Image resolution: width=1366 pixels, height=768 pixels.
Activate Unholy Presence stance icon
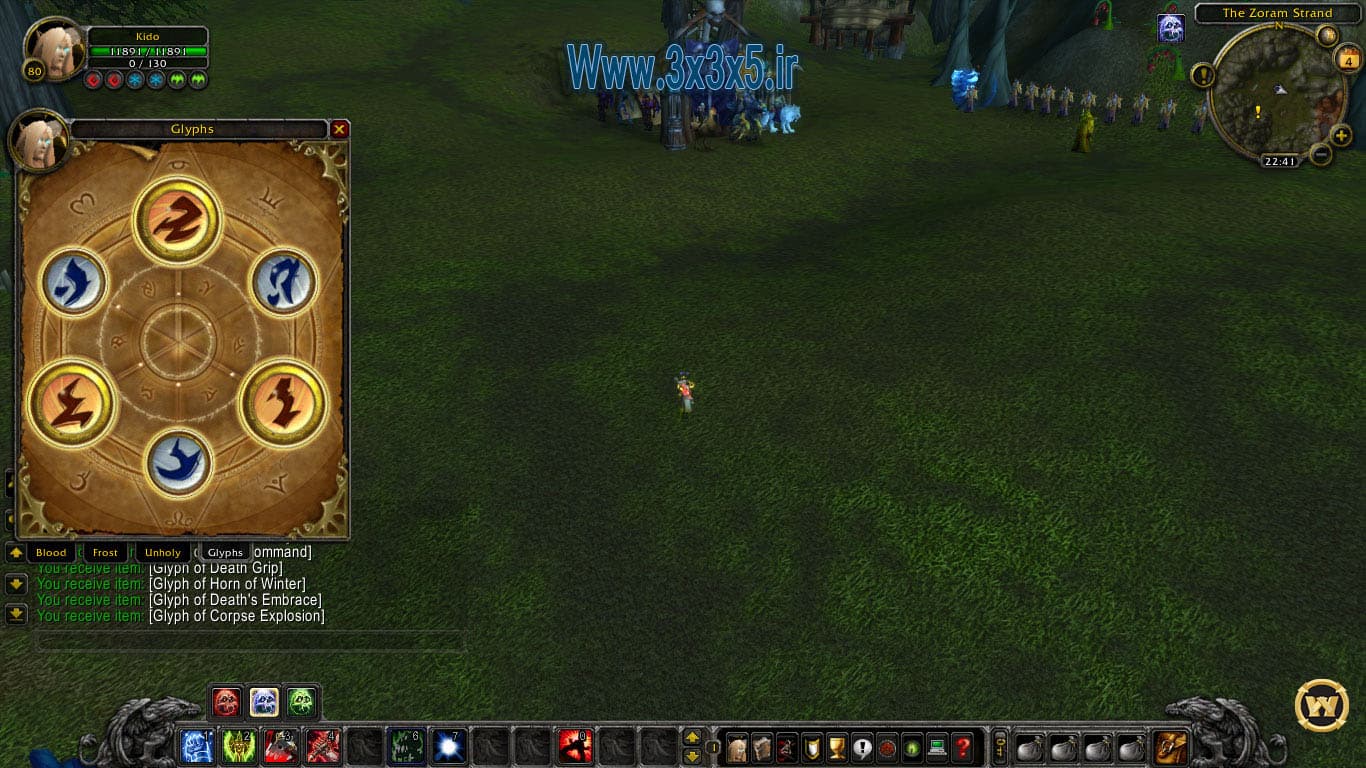tap(301, 702)
